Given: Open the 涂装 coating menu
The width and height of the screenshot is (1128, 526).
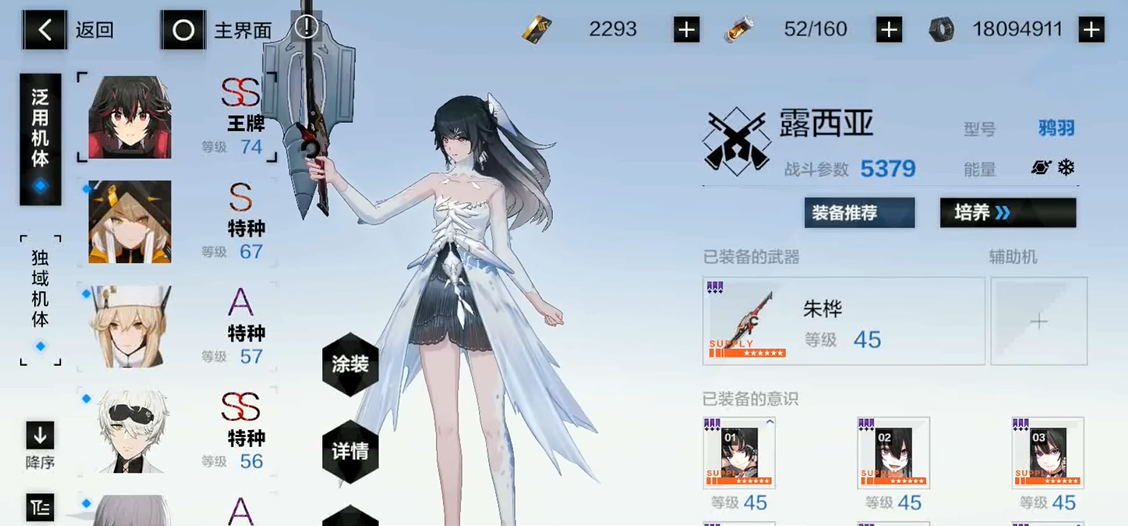Looking at the screenshot, I should pos(350,365).
